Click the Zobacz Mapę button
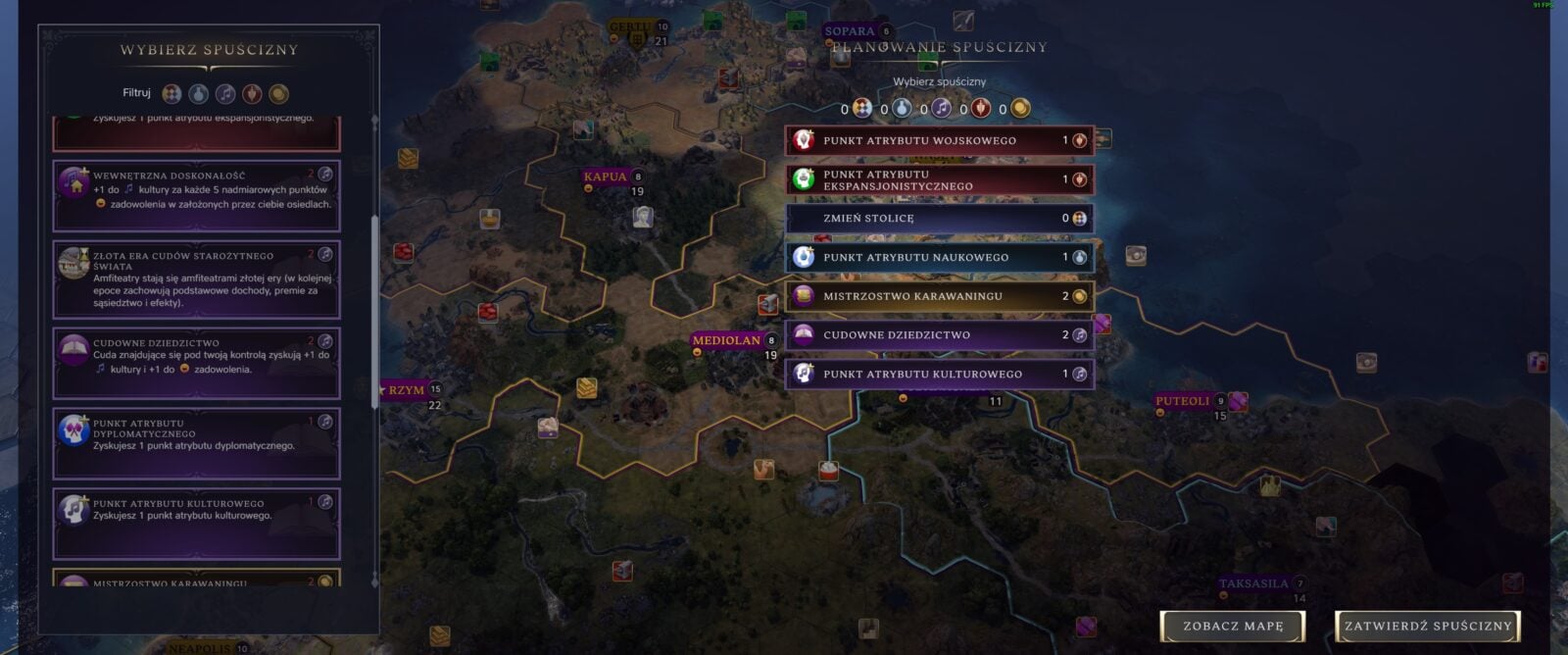This screenshot has height=655, width=1568. point(1232,626)
